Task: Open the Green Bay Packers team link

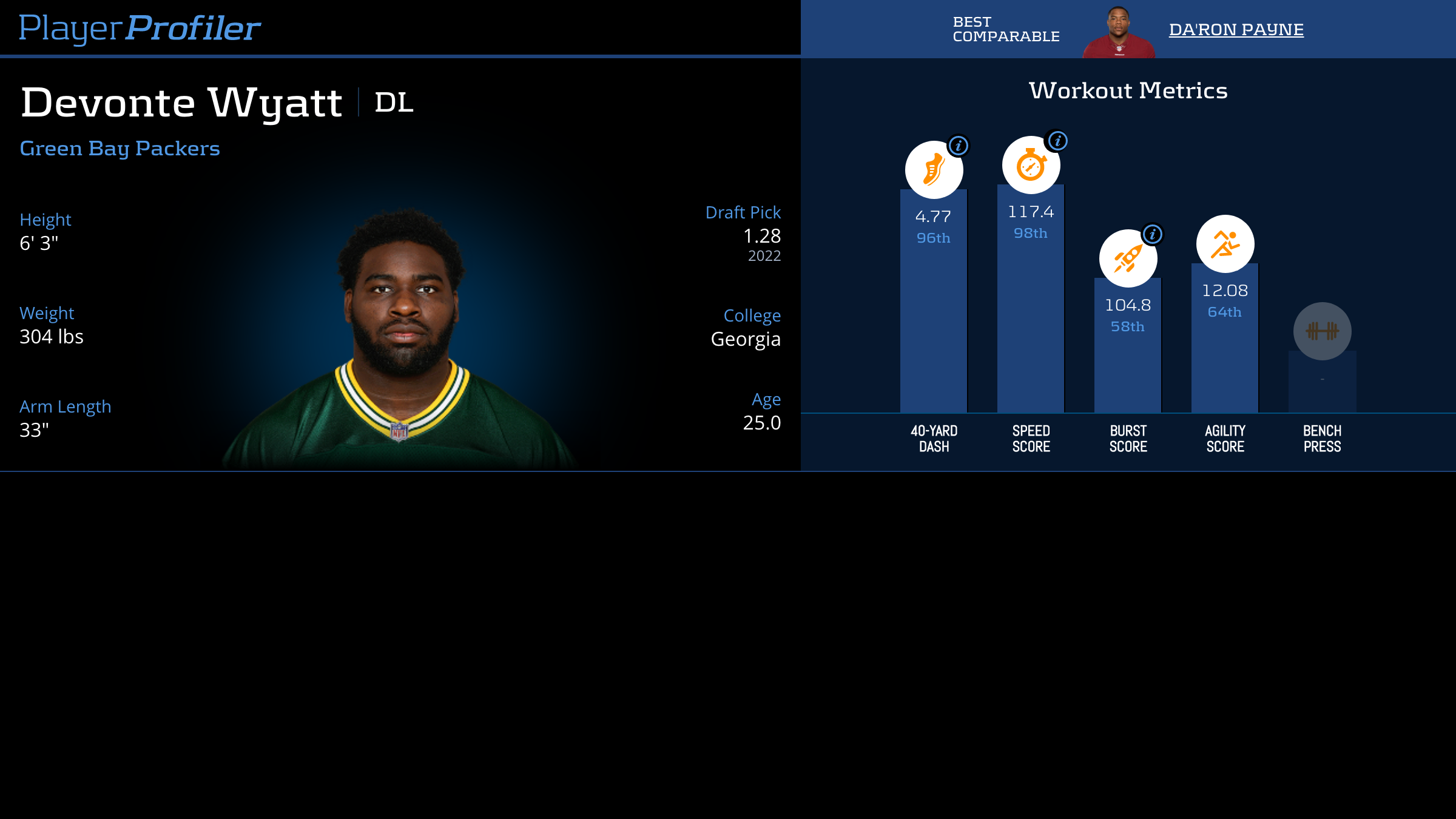Action: pyautogui.click(x=120, y=149)
